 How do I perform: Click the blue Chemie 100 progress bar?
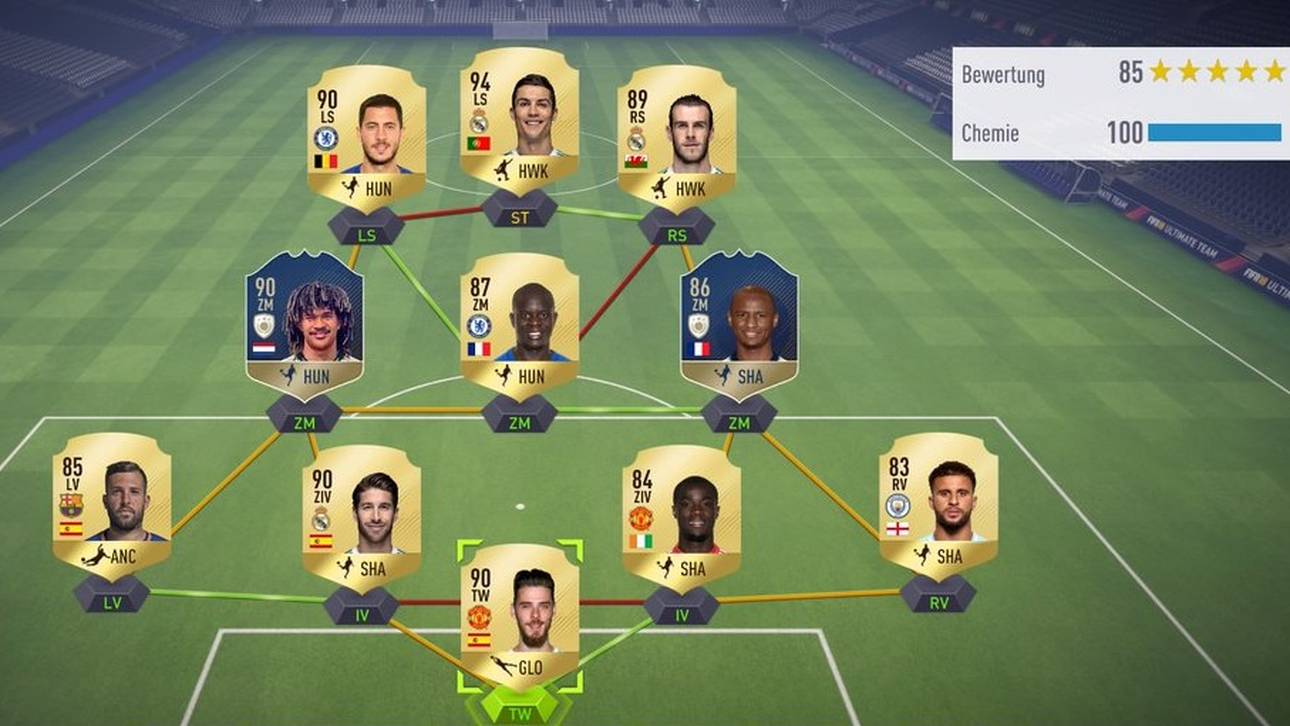click(1215, 131)
